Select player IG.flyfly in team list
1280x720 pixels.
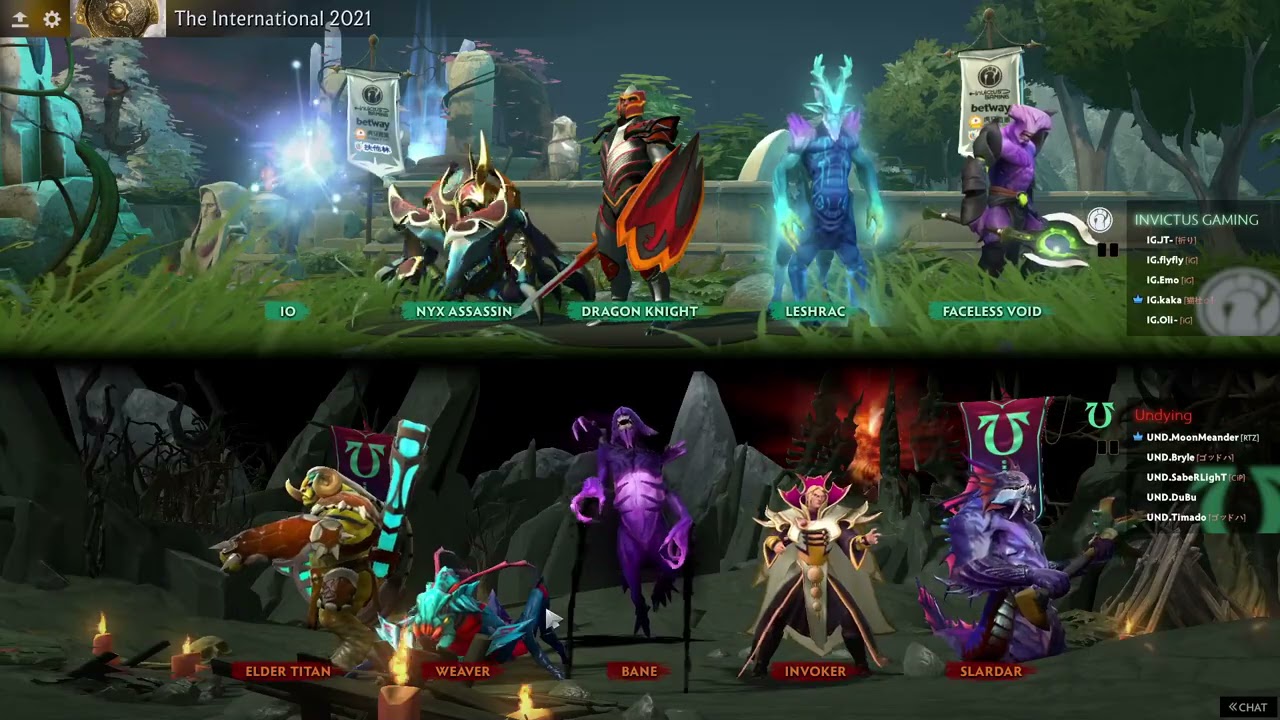click(1165, 260)
